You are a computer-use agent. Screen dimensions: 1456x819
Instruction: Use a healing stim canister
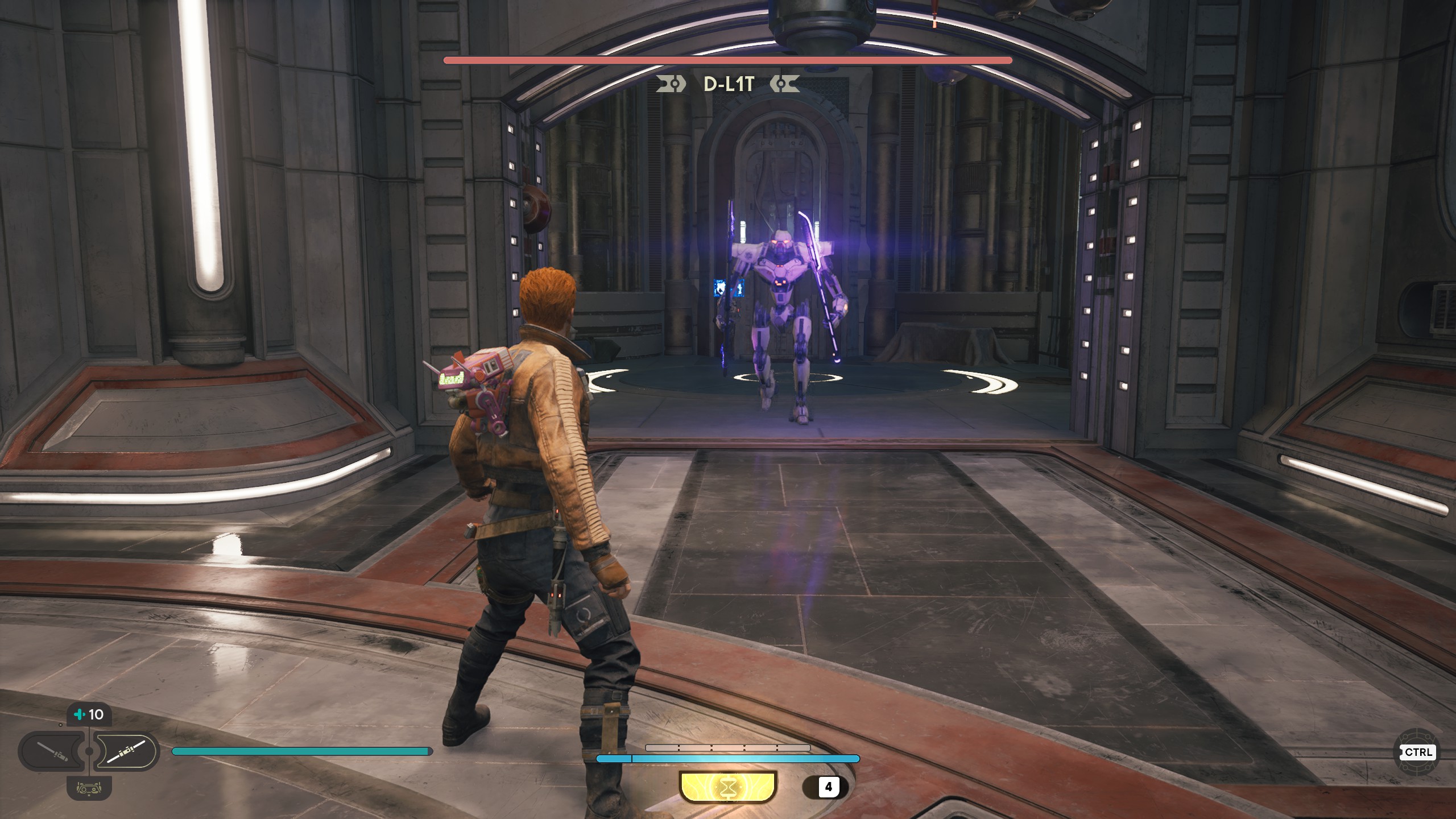(89, 714)
